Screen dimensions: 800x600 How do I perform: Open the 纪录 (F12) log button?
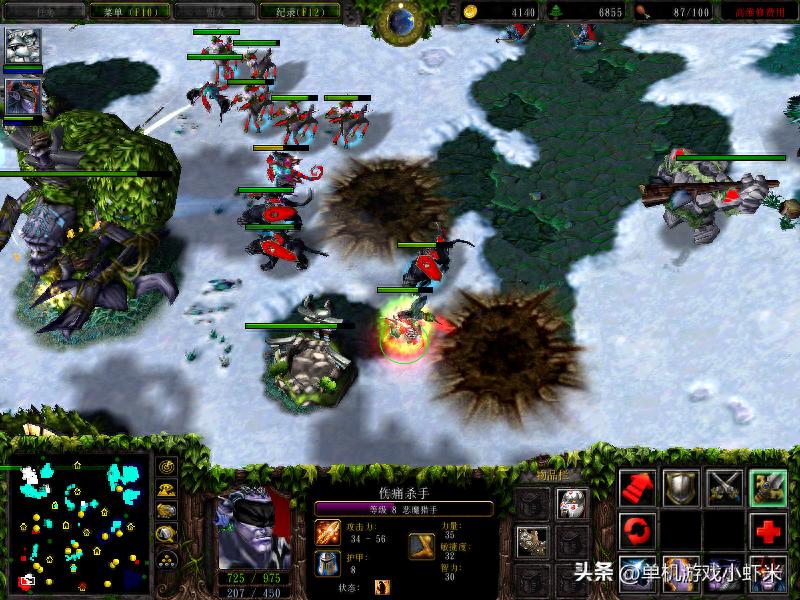294,12
